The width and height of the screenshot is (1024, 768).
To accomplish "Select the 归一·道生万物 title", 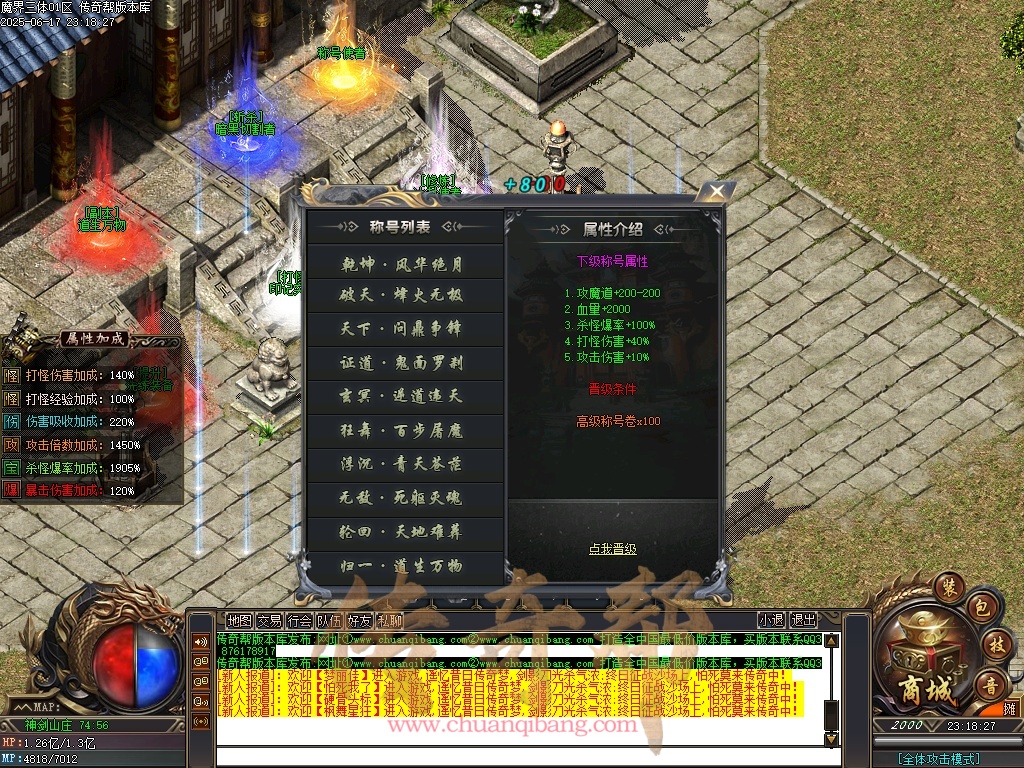I will (x=403, y=566).
